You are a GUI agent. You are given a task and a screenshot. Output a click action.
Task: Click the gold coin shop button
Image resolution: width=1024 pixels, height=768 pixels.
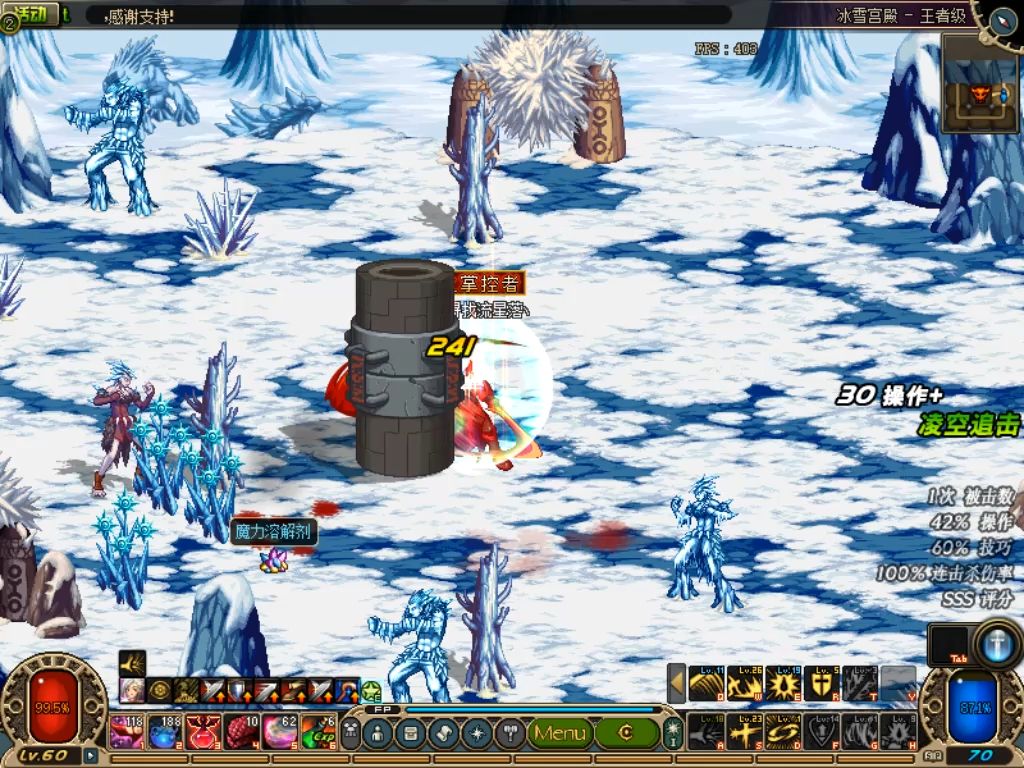[x=626, y=733]
